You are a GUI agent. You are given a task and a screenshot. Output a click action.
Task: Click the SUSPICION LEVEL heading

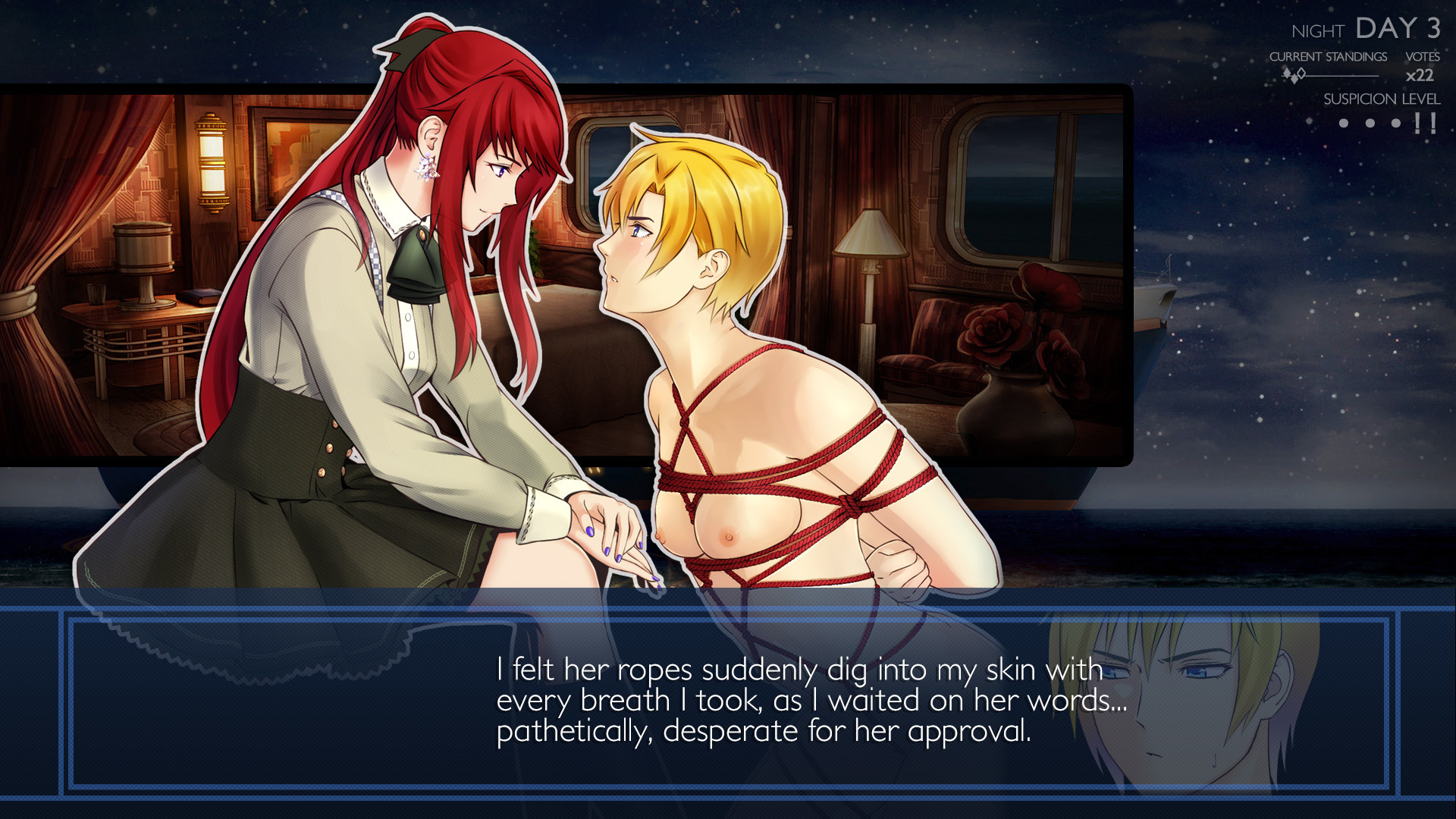1382,99
